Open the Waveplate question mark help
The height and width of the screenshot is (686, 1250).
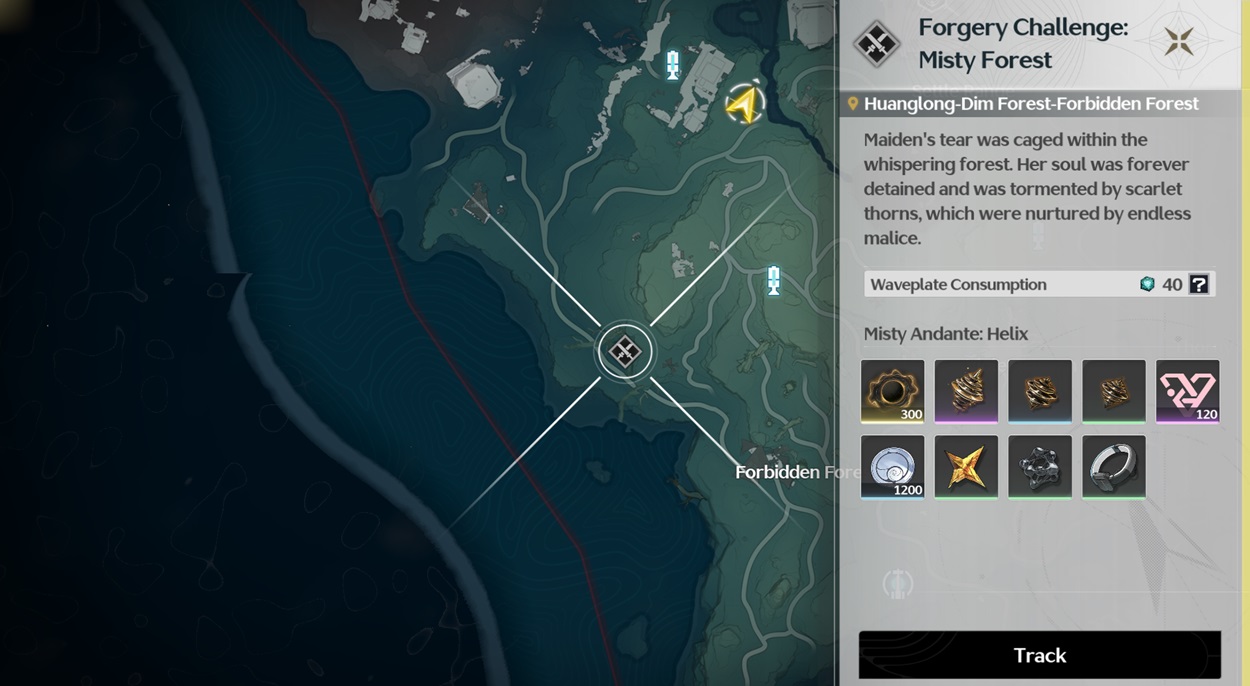(1199, 285)
